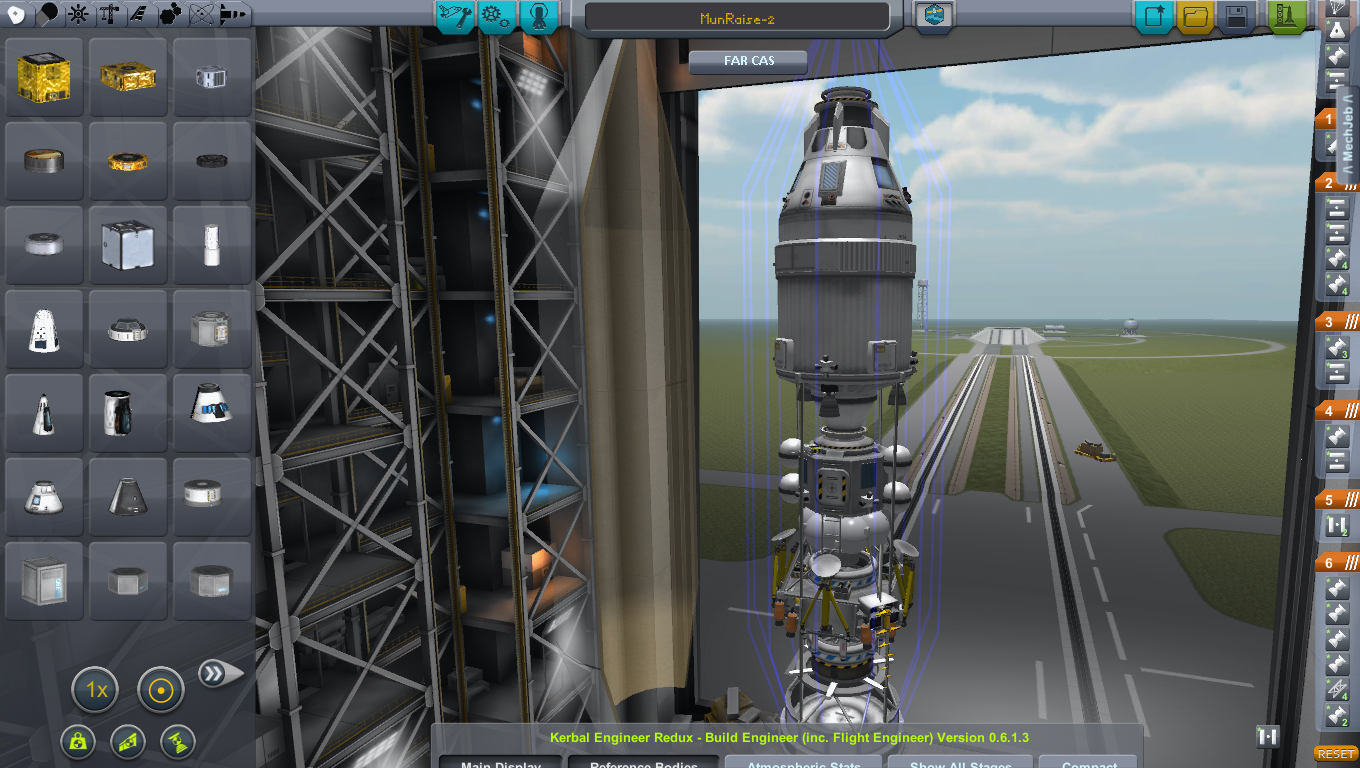Select the parts assembly shuttle-wrench tab
Image resolution: width=1360 pixels, height=768 pixels.
pos(454,17)
